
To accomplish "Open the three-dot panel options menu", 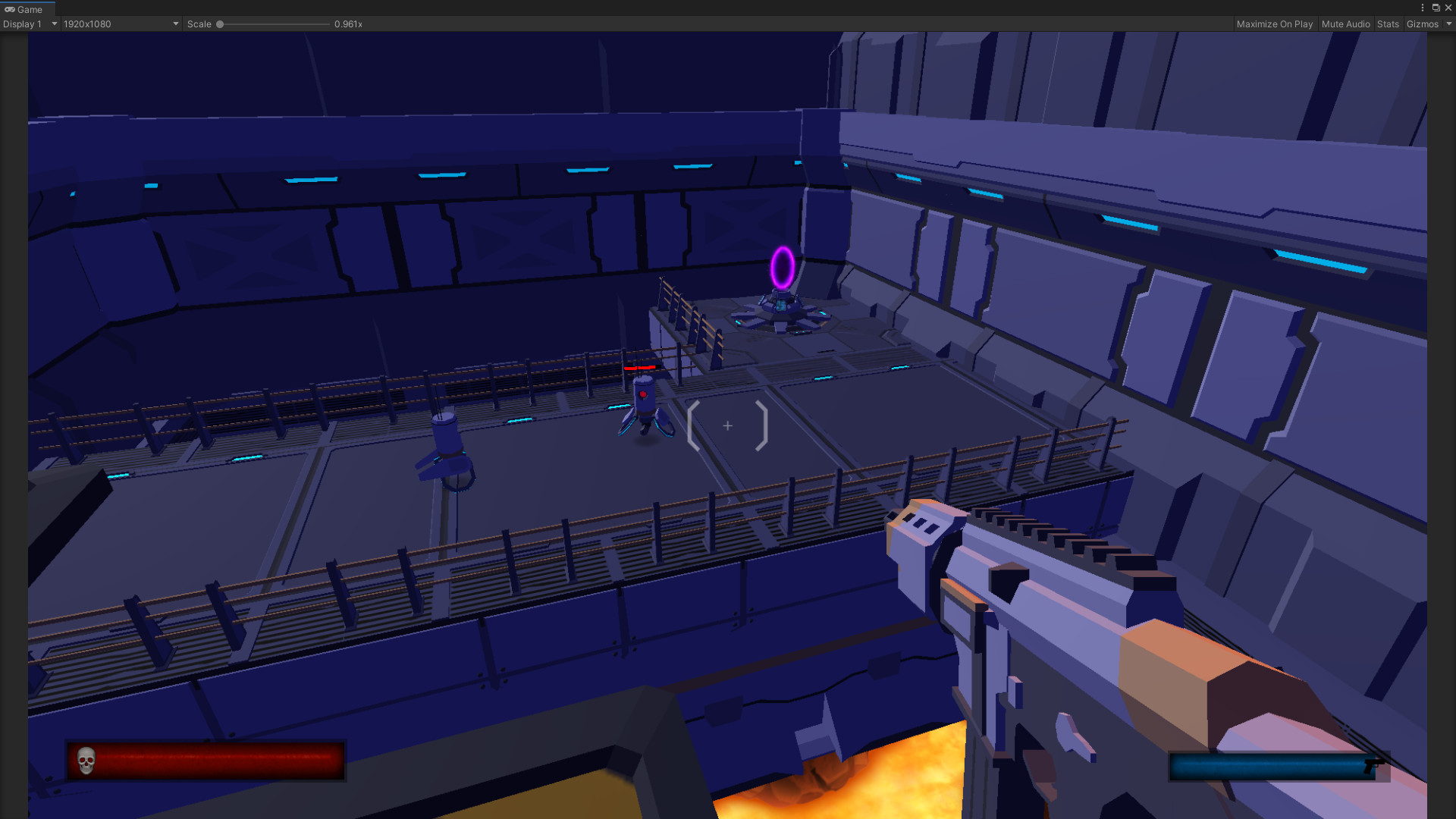I will 1422,8.
